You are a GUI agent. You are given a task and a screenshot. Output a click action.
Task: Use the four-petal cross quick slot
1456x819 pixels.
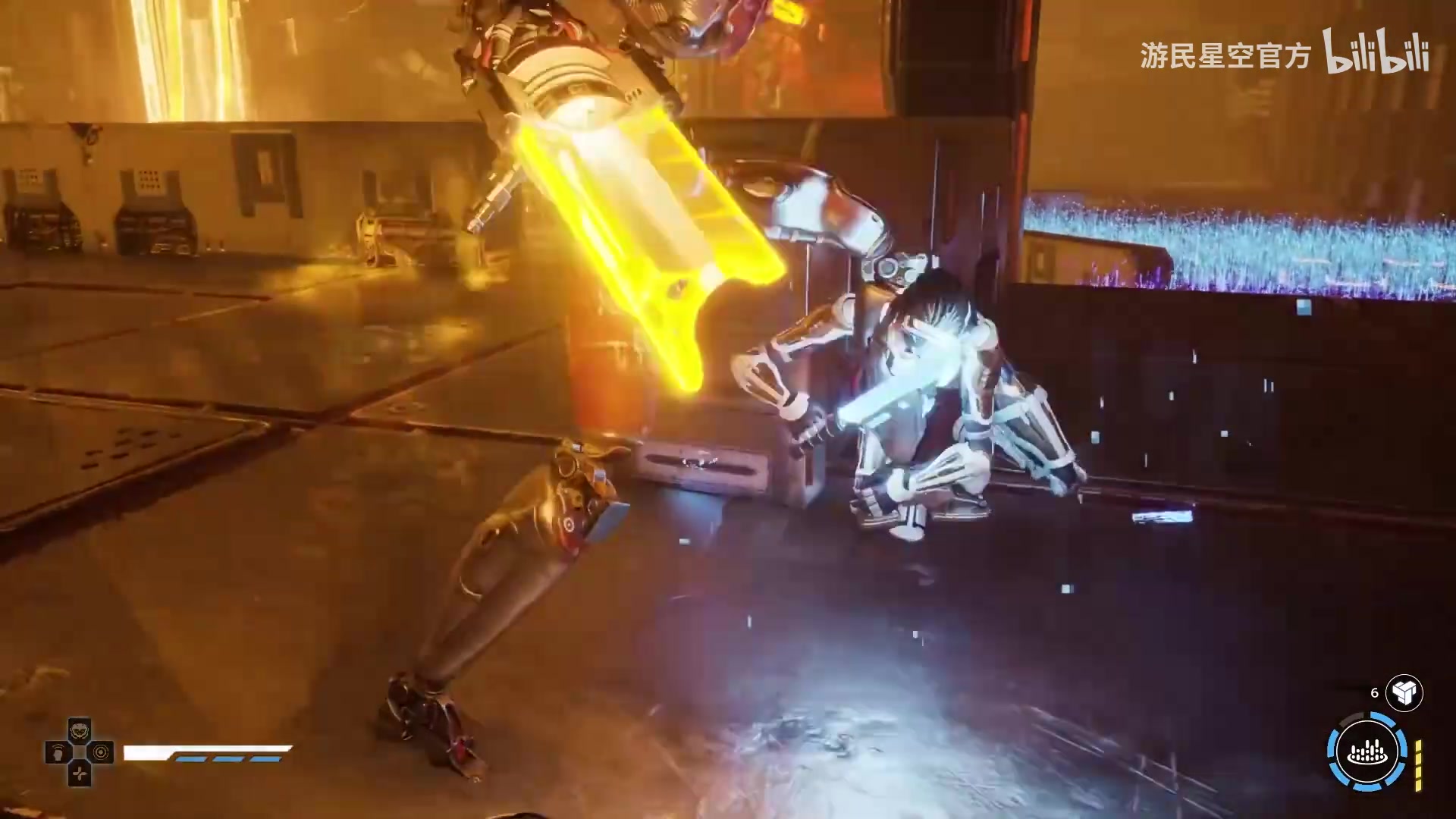click(80, 774)
